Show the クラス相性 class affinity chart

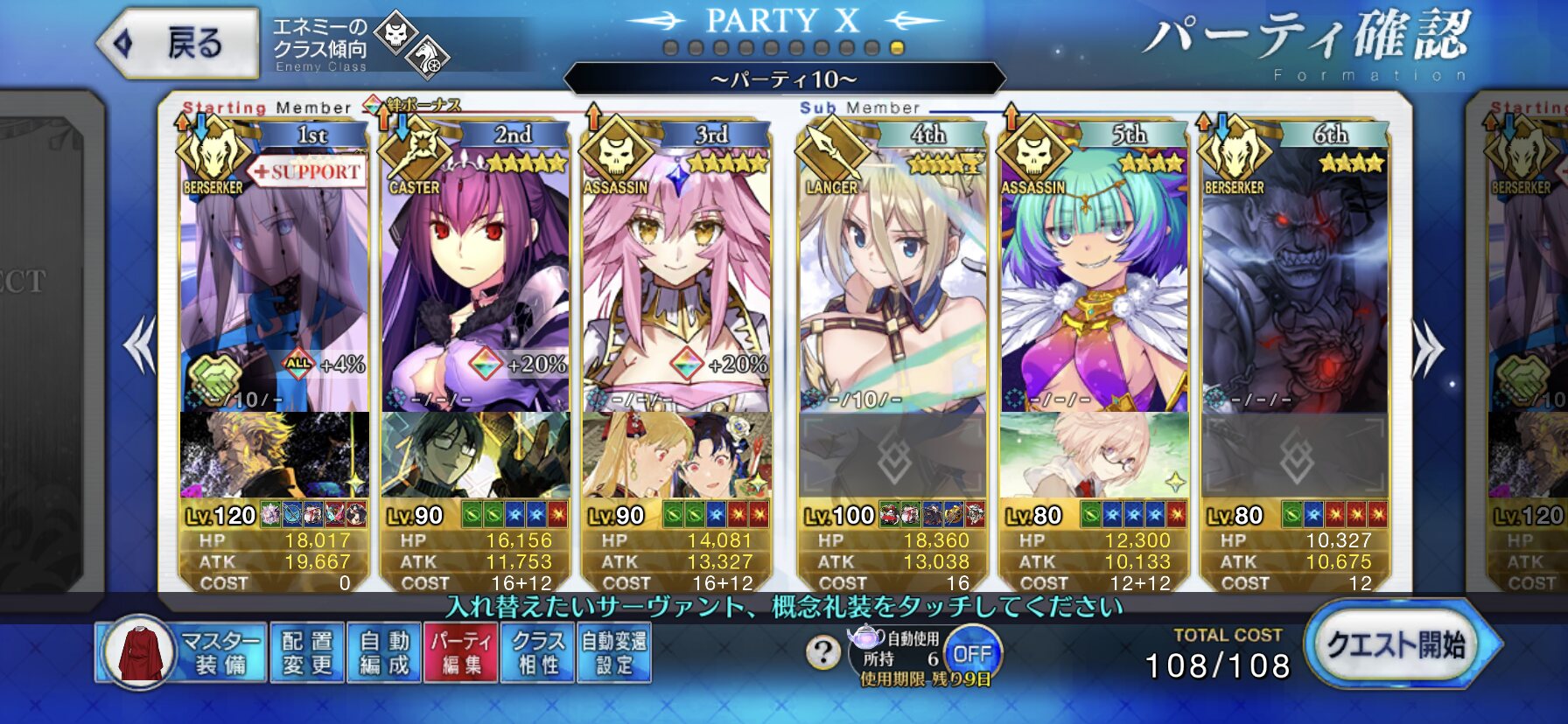click(537, 652)
